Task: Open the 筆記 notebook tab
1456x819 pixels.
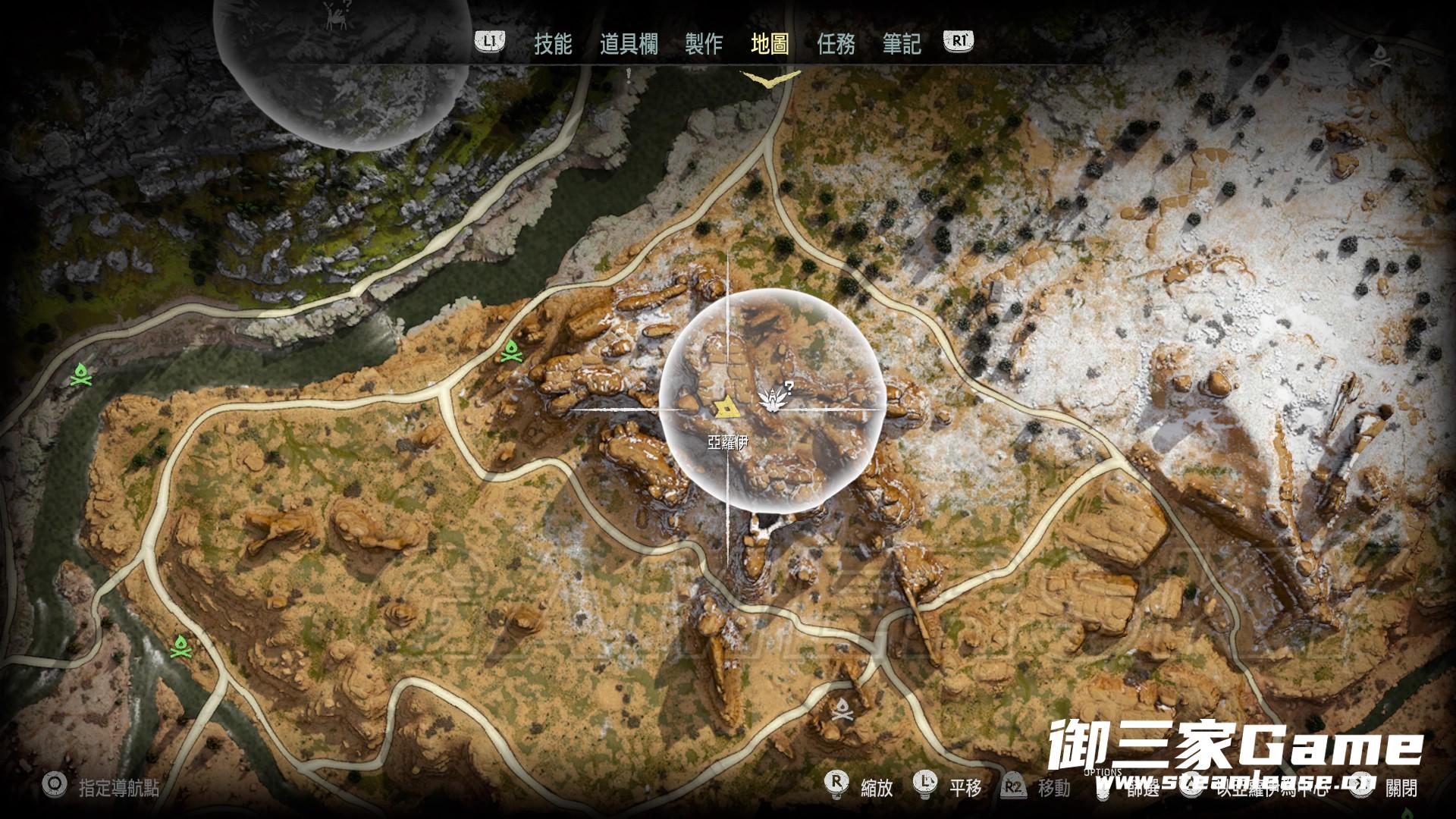Action: point(902,44)
